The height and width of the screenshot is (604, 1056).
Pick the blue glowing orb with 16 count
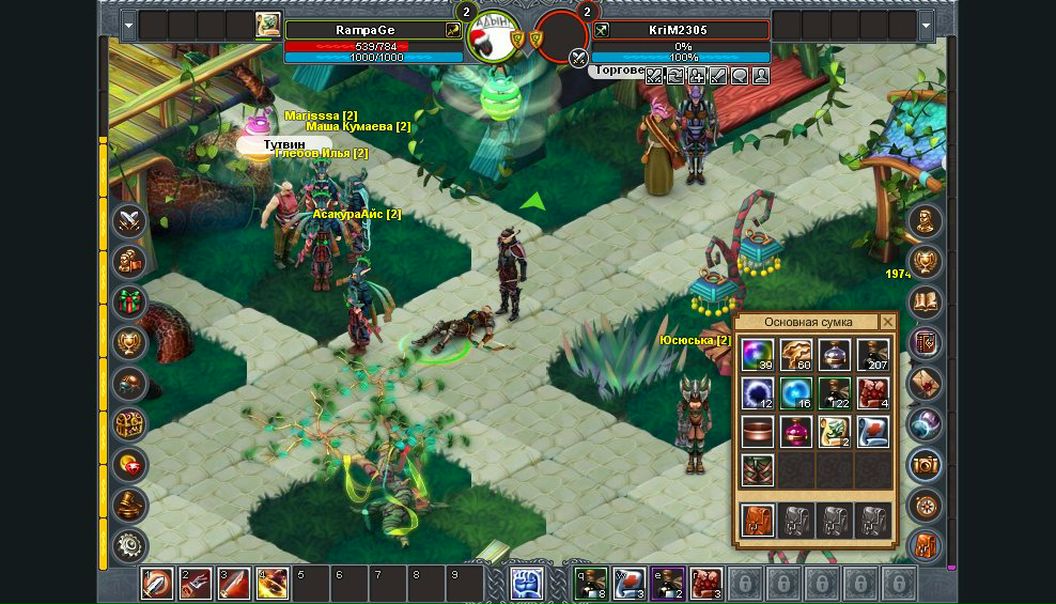(x=796, y=393)
